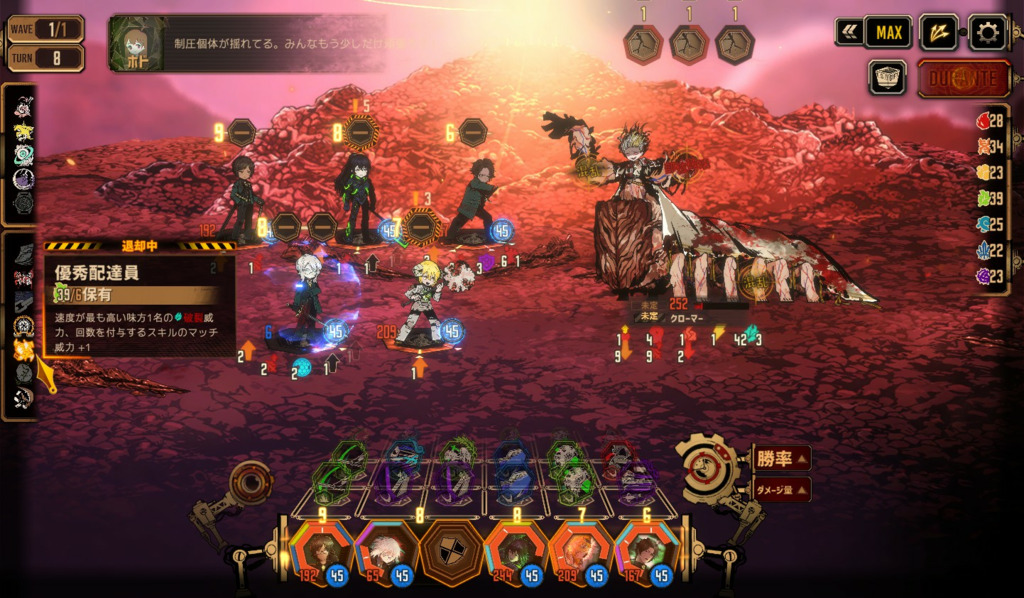Viewport: 1024px width, 598px height.
Task: Collapse the top bar with double arrows
Action: pos(850,32)
